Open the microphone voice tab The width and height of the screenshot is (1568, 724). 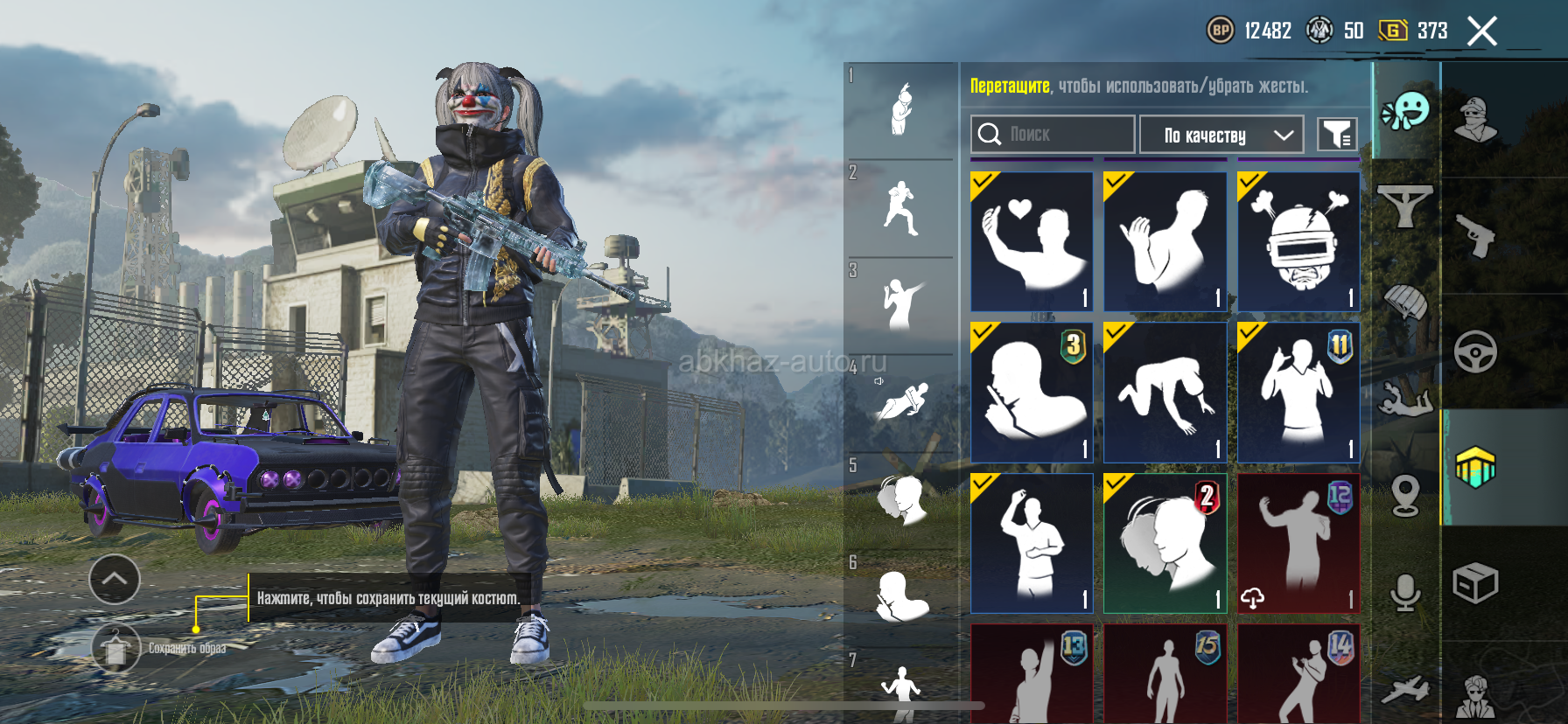[1405, 593]
